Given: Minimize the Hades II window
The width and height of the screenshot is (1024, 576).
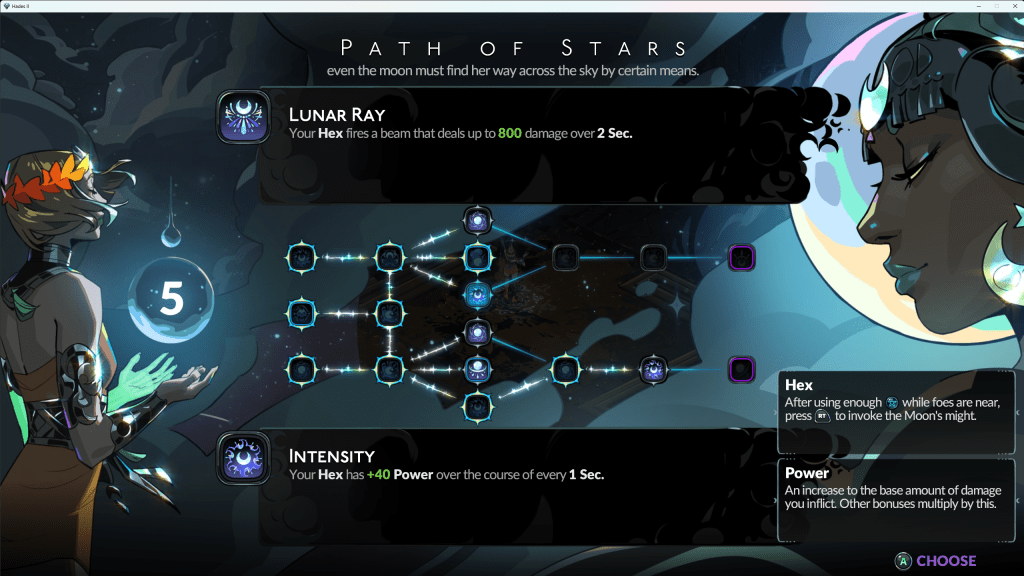Looking at the screenshot, I should (x=978, y=6).
